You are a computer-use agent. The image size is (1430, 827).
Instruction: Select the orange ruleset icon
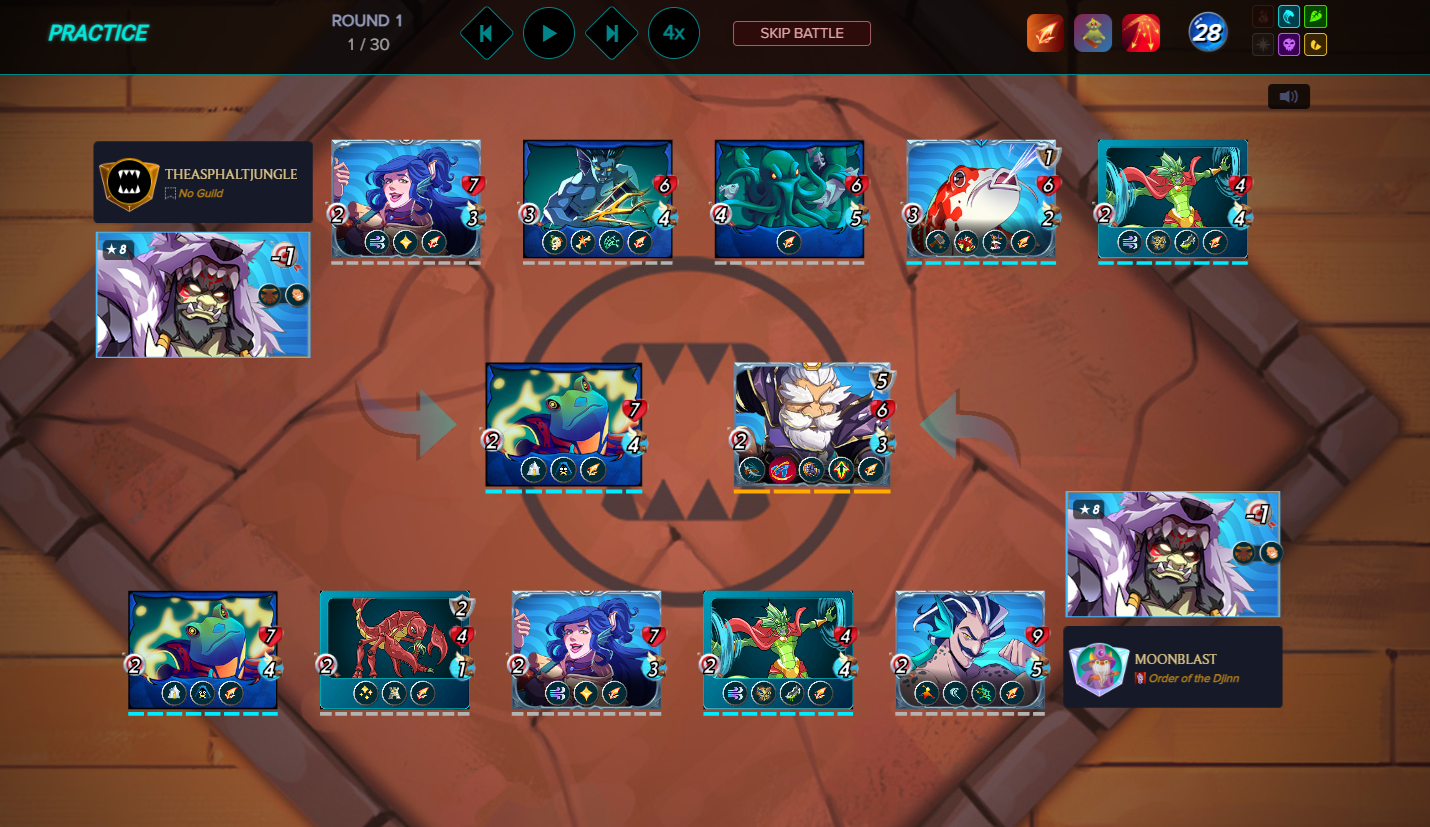pos(1045,33)
